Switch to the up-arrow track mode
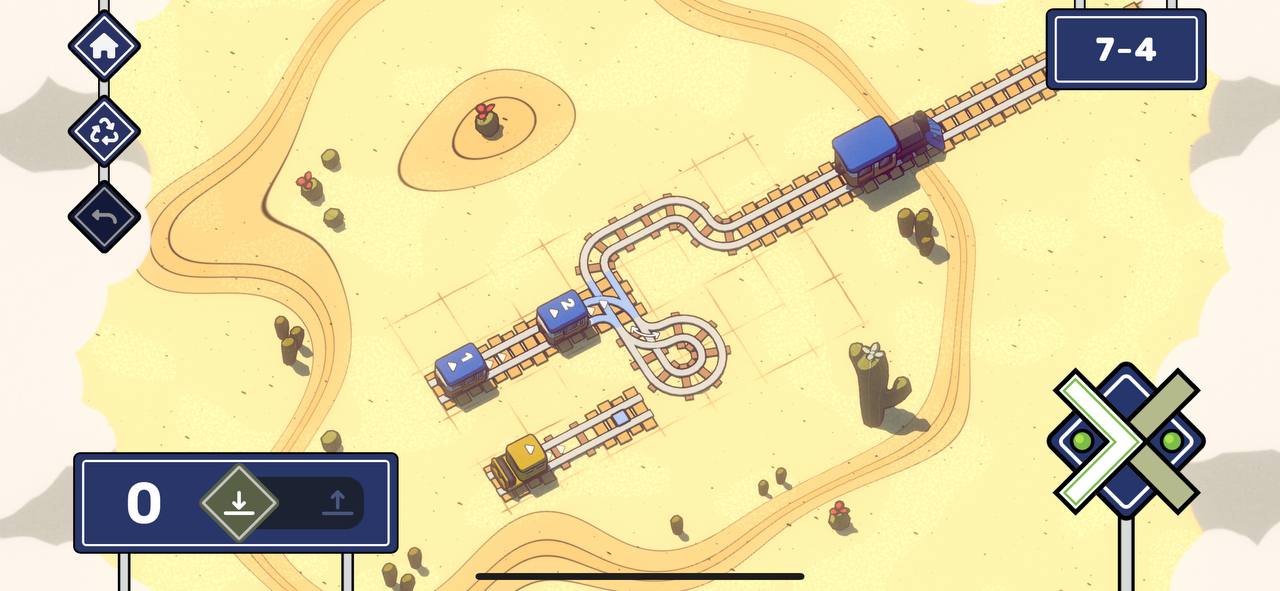The image size is (1280, 591). pyautogui.click(x=337, y=502)
